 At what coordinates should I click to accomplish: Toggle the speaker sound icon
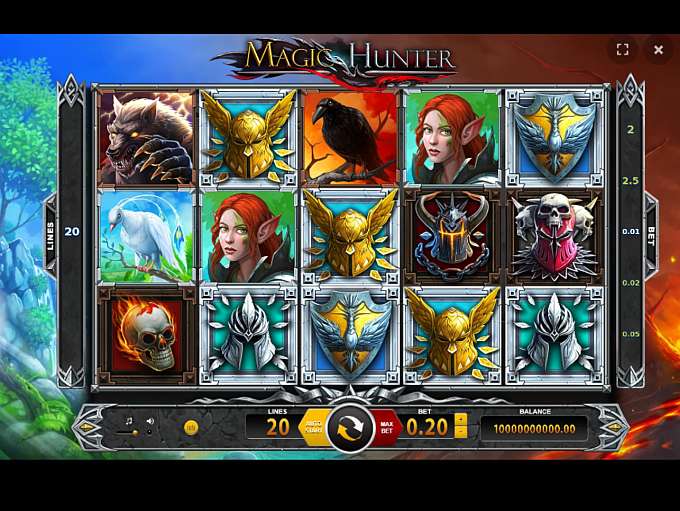click(x=150, y=421)
